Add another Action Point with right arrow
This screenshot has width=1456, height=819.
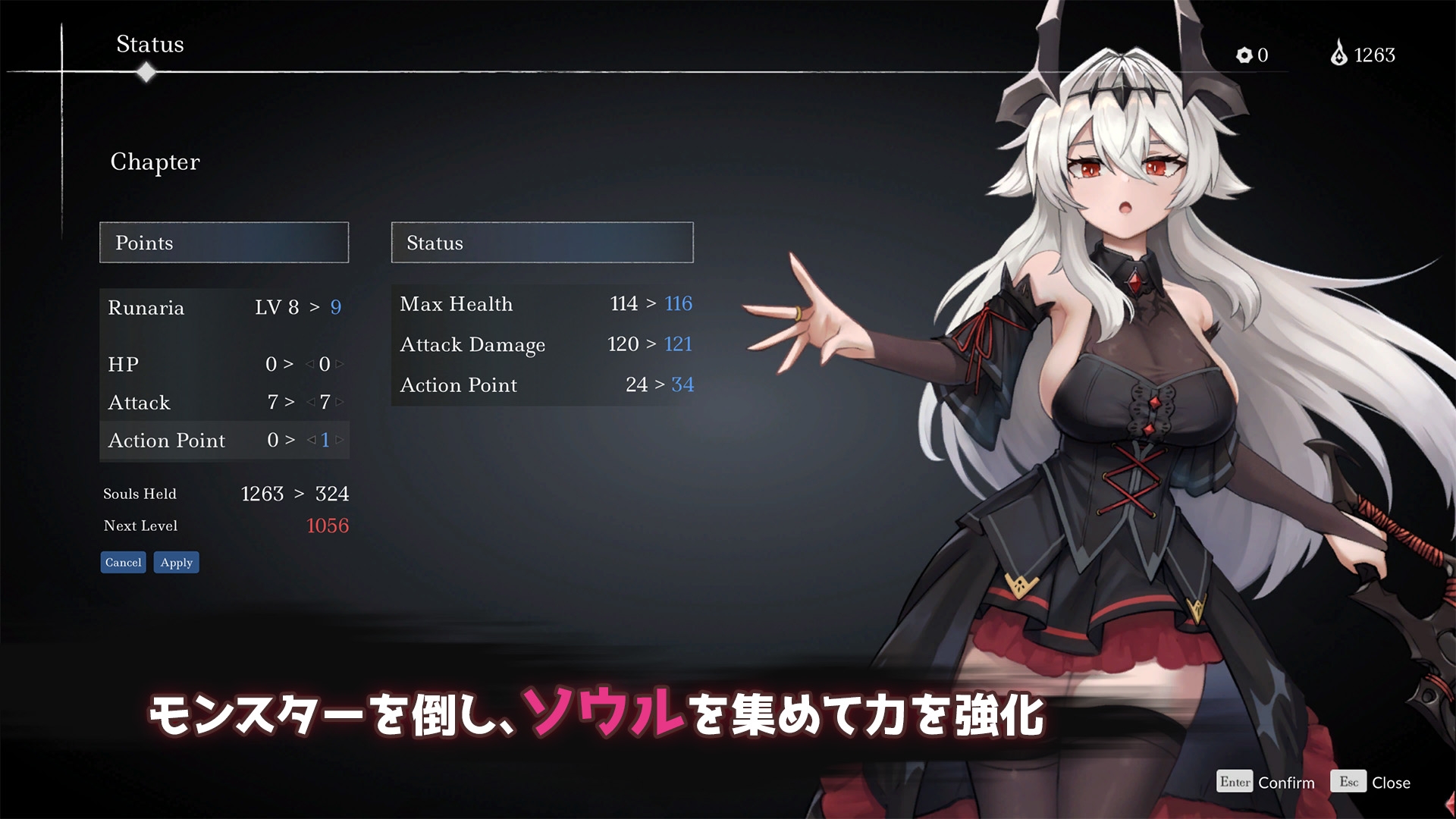[x=340, y=440]
